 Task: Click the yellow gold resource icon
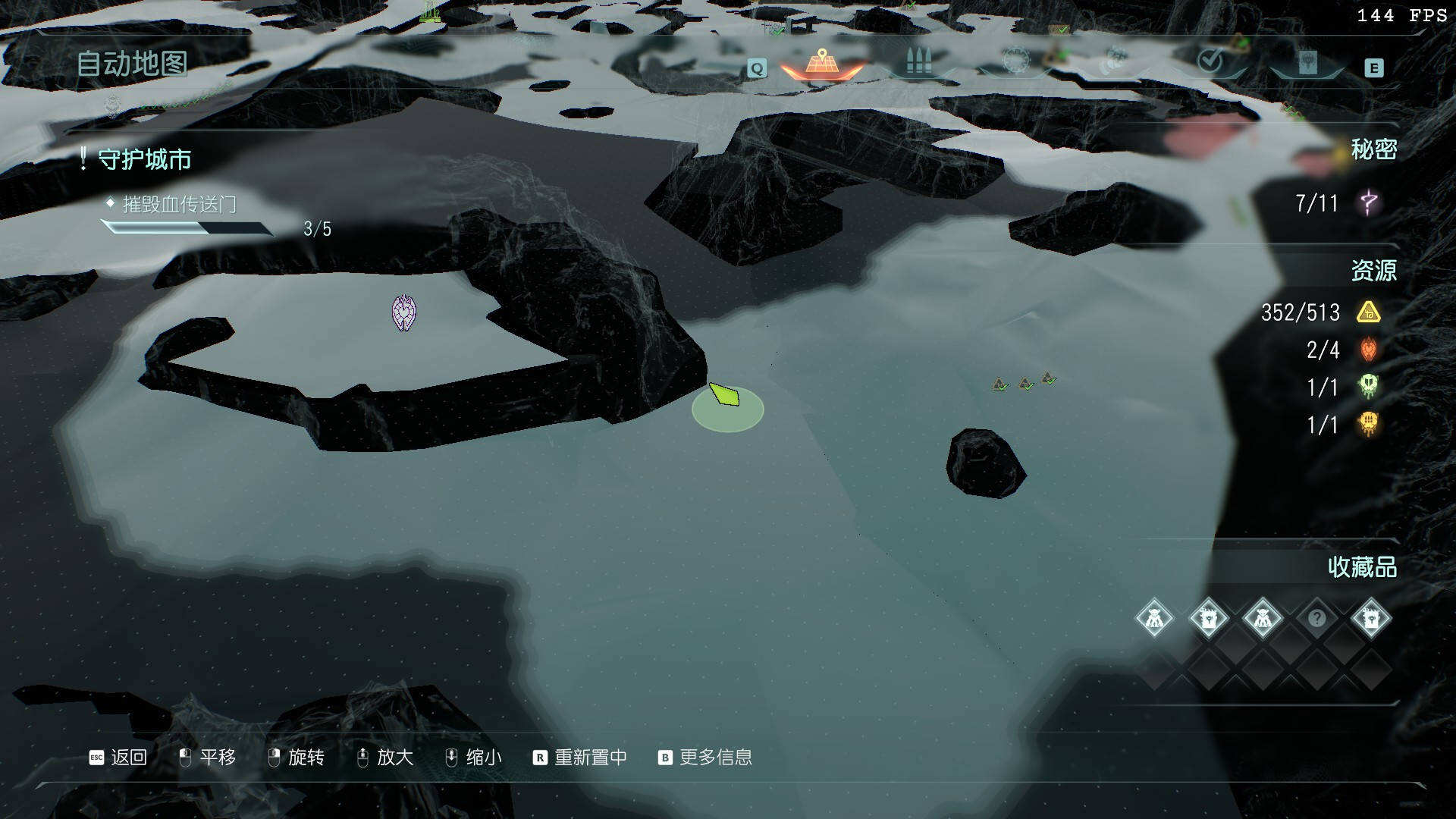tap(1369, 312)
